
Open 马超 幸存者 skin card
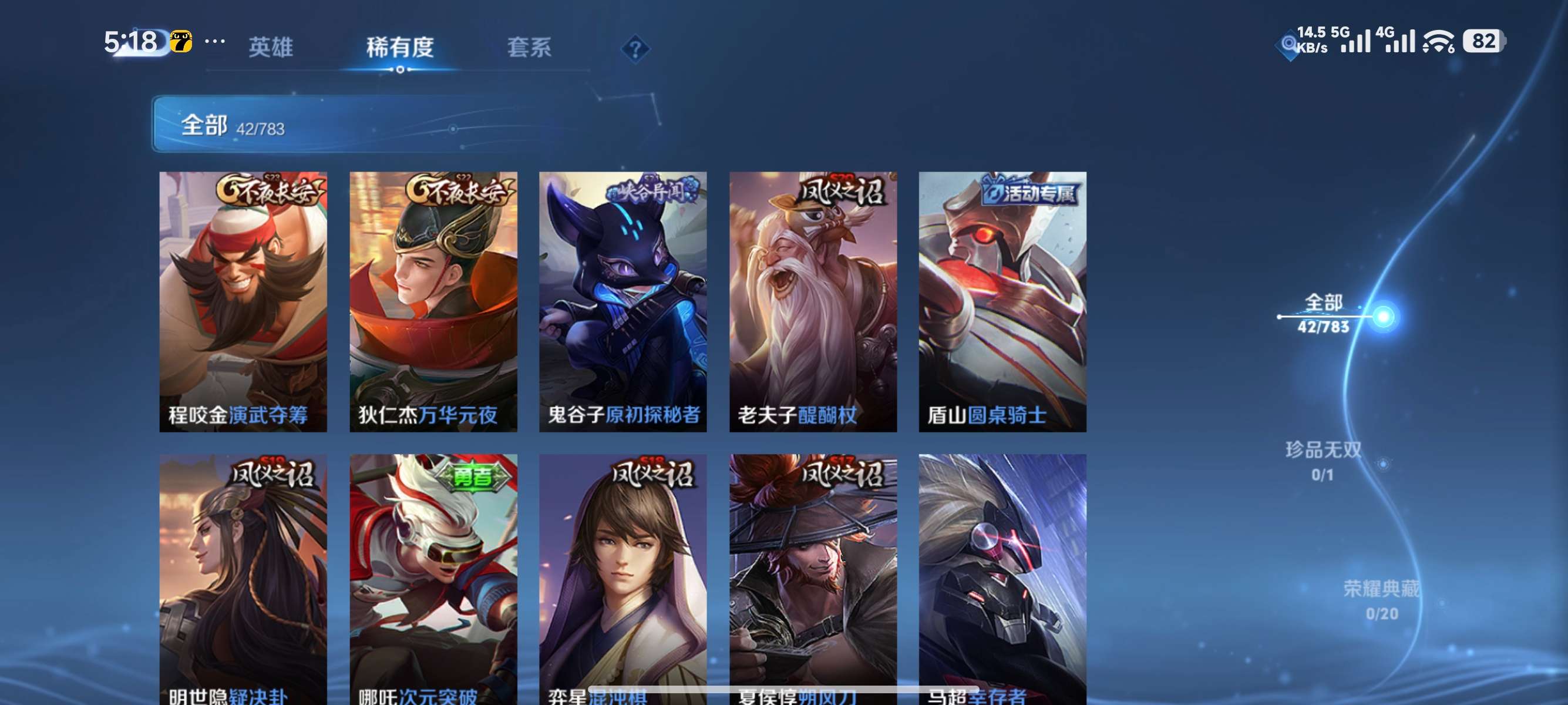[x=1002, y=578]
